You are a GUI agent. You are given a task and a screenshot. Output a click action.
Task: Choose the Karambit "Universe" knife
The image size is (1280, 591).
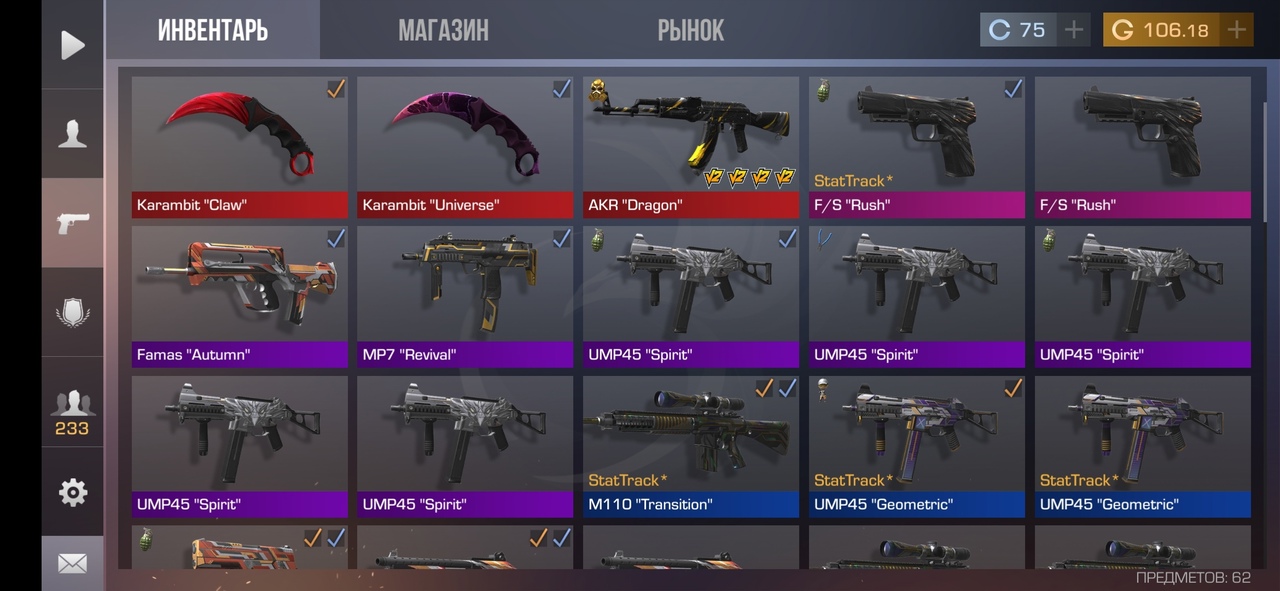tap(465, 147)
